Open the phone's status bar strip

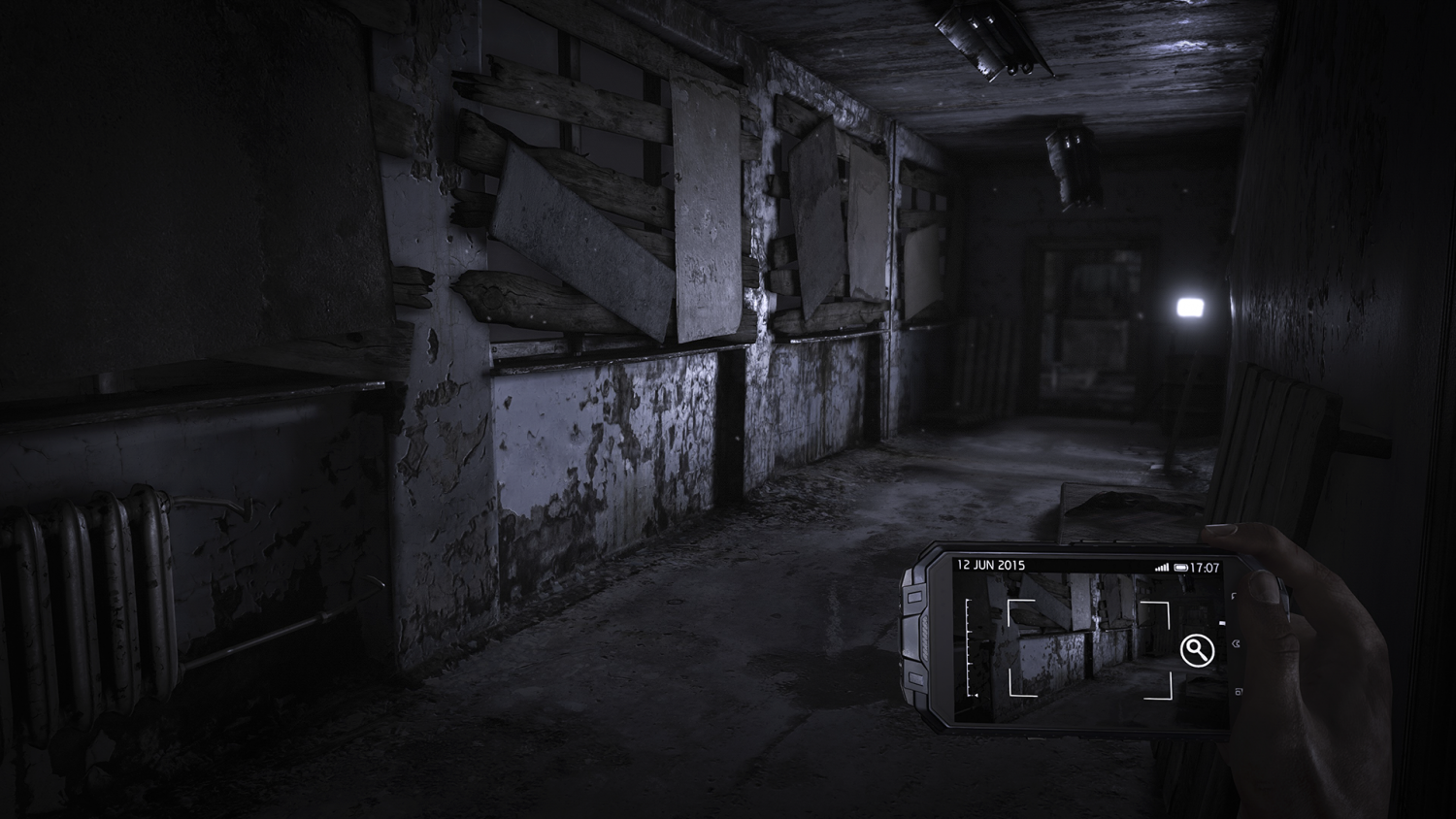pyautogui.click(x=1087, y=565)
